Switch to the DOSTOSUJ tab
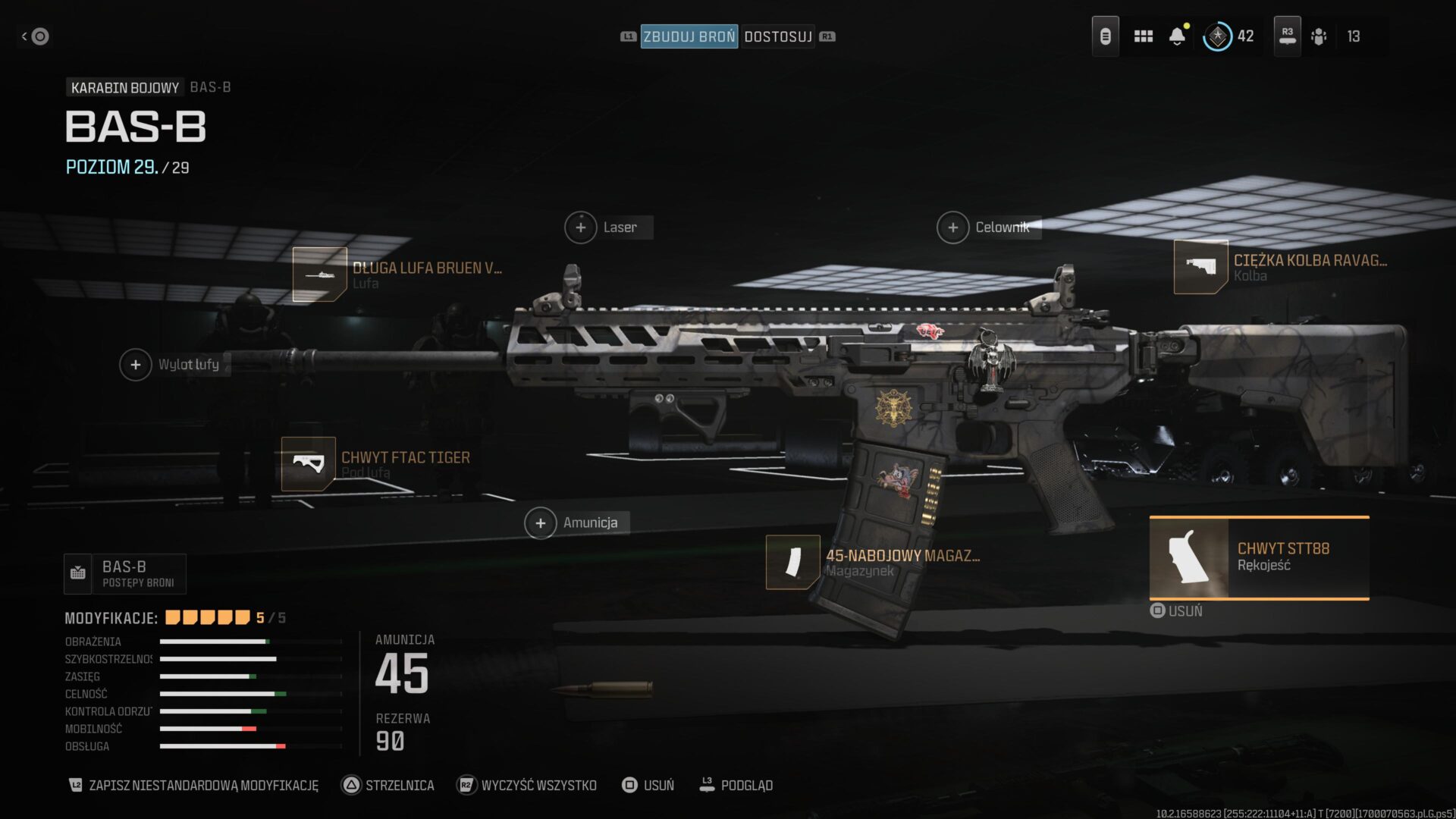Screen dimensions: 1456x819 pyautogui.click(x=779, y=36)
